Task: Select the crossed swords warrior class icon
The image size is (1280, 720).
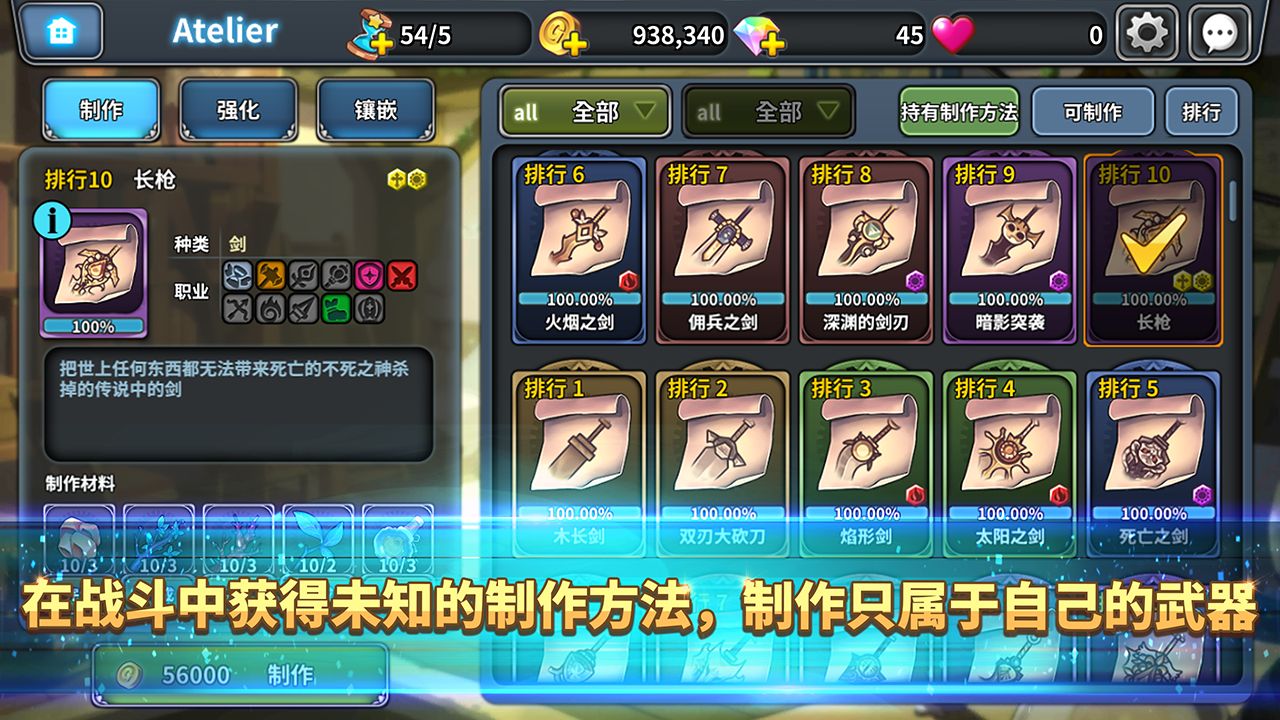Action: coord(401,275)
